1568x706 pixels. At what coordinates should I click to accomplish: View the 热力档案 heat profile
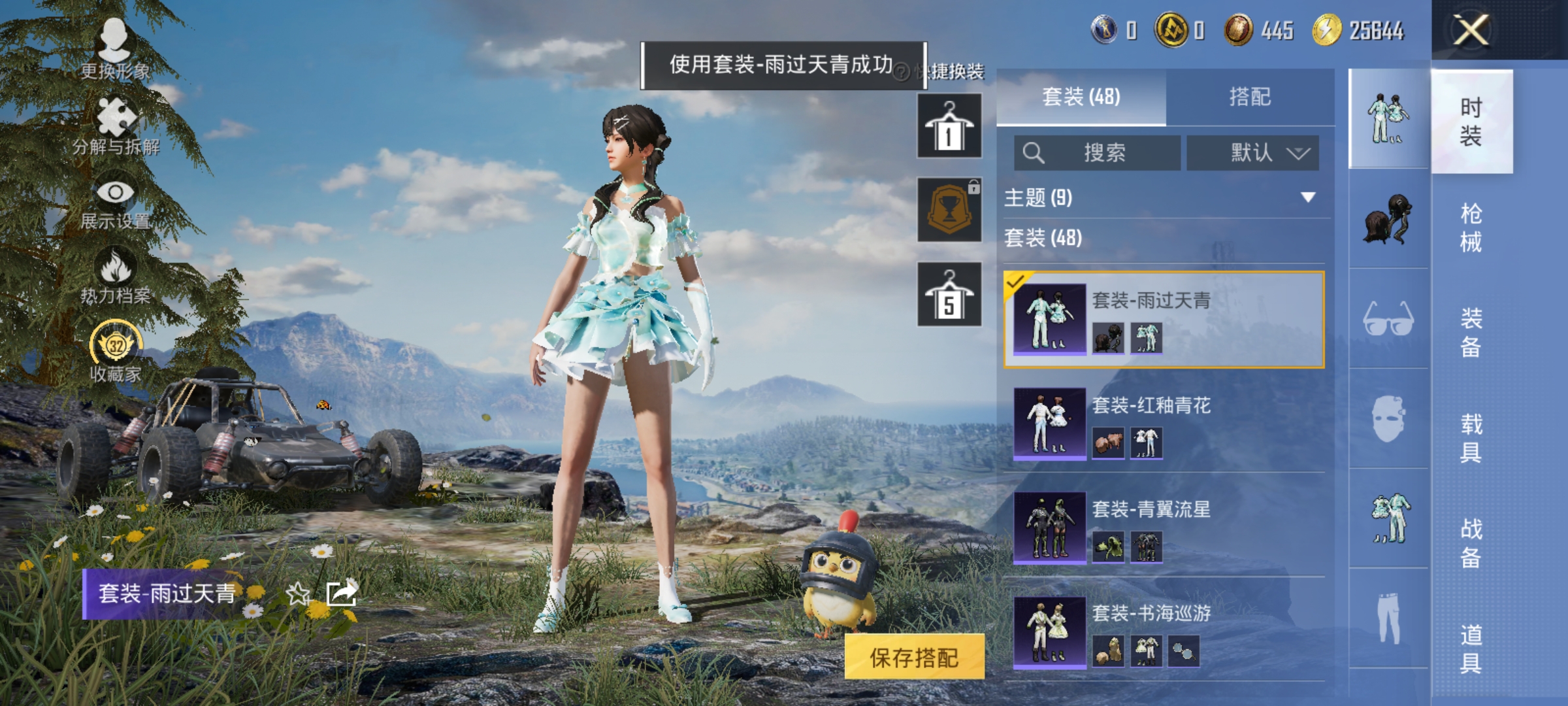[116, 275]
